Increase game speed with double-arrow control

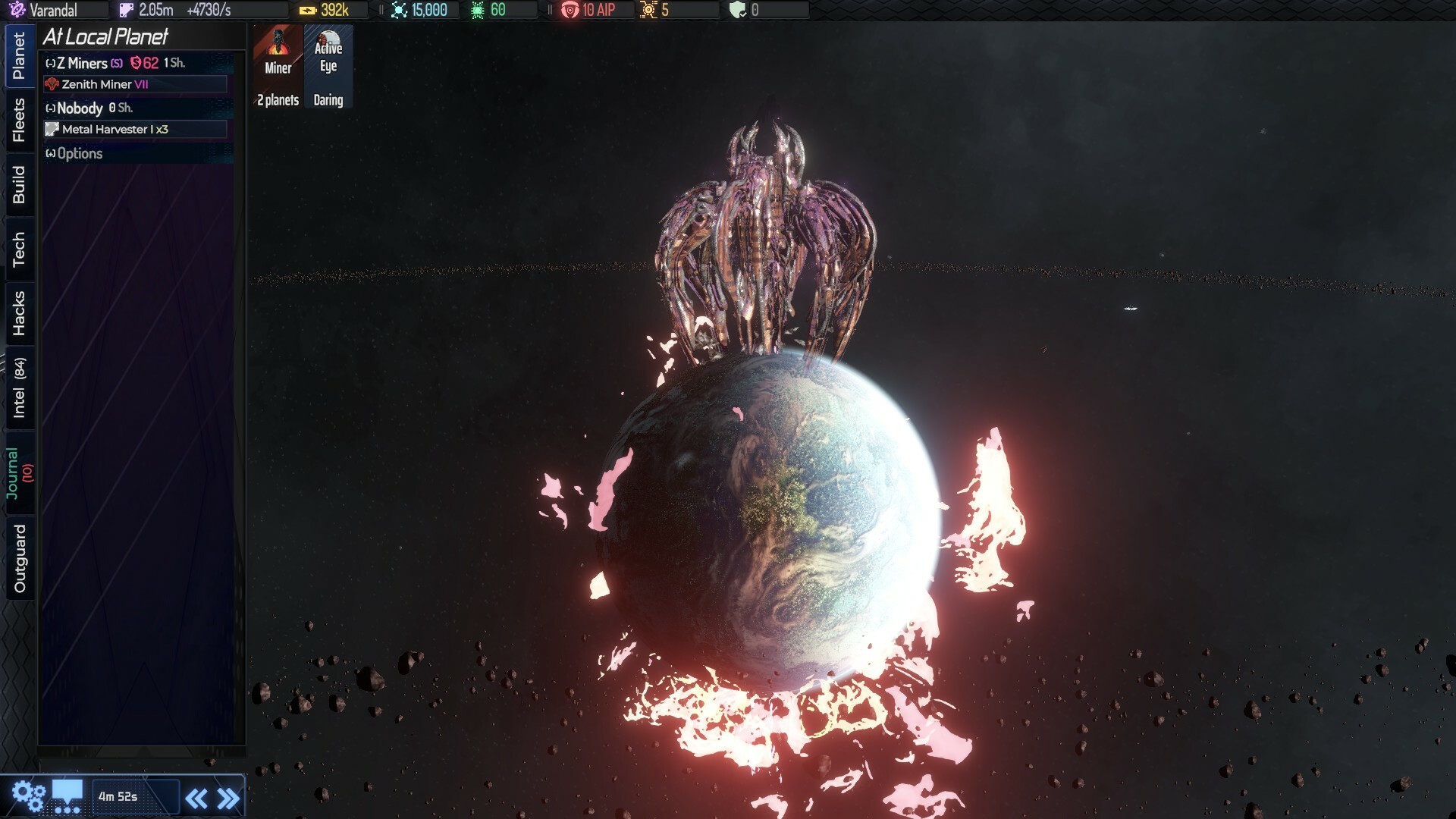tap(227, 797)
